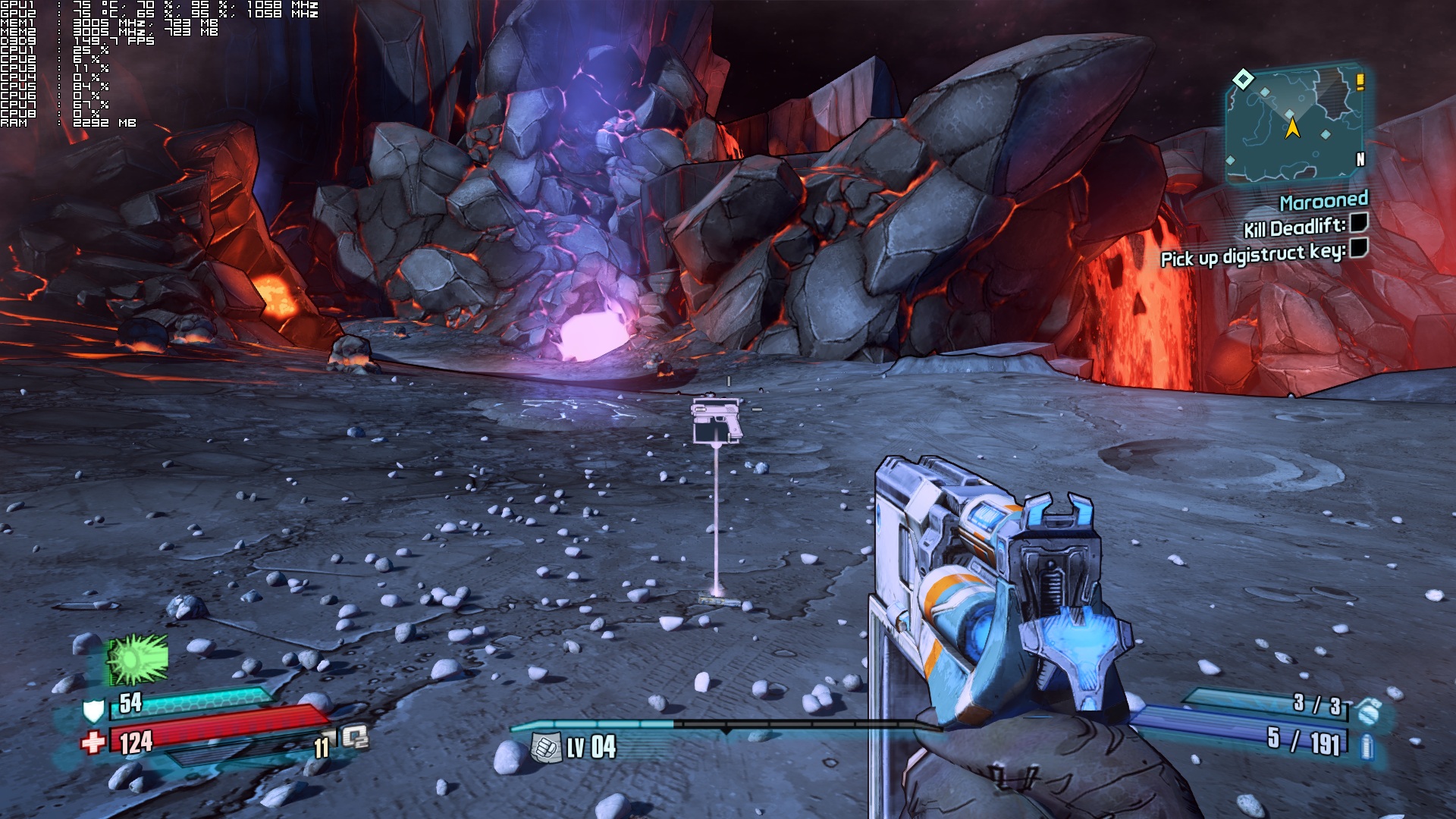Check the Kill Deadlift objective box
Image resolution: width=1456 pixels, height=819 pixels.
pos(1359,222)
